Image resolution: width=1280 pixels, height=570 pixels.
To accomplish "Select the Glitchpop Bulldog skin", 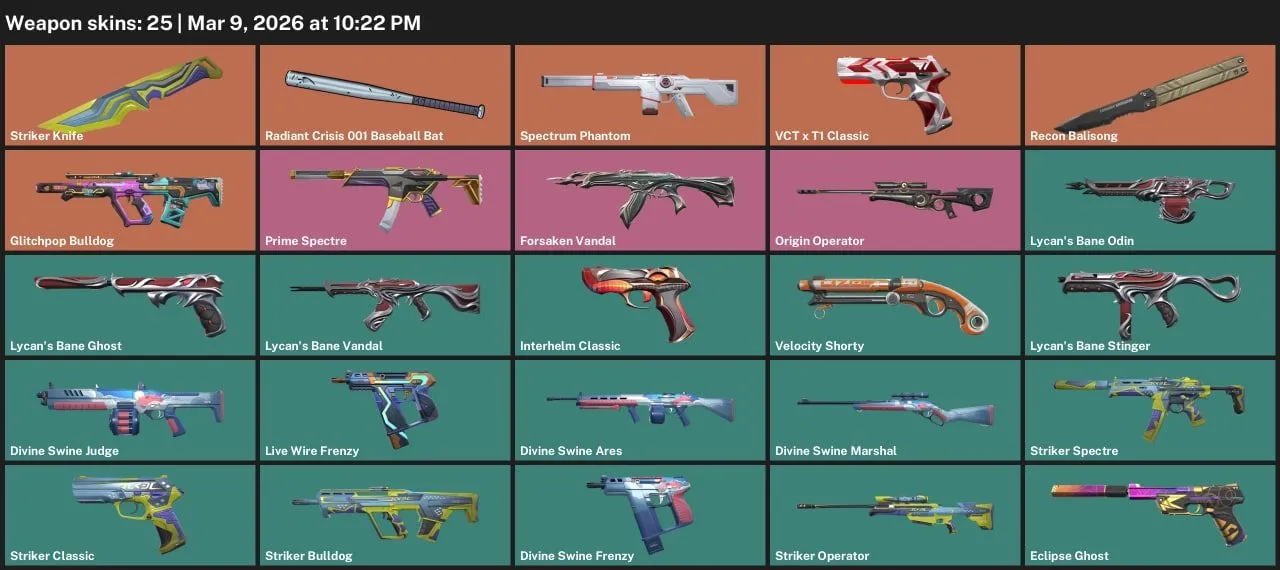I will 130,200.
